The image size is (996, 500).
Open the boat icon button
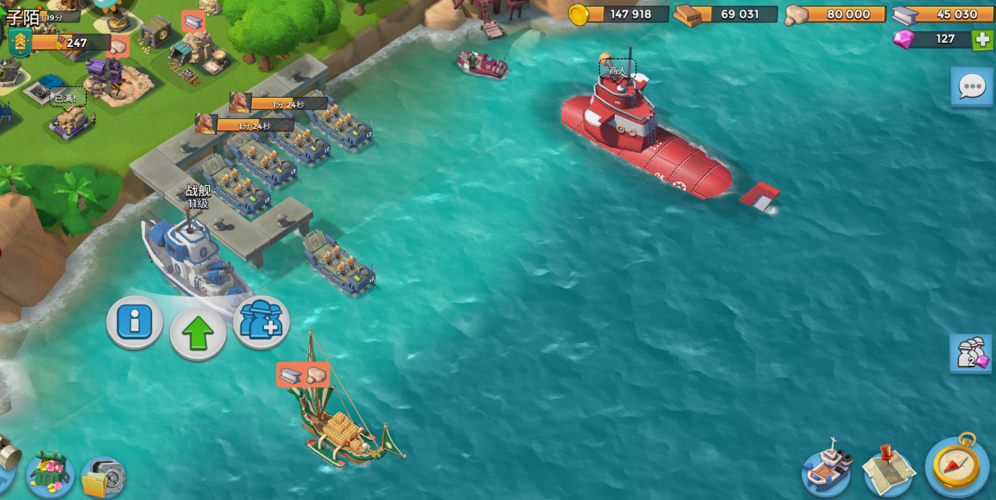click(x=828, y=468)
